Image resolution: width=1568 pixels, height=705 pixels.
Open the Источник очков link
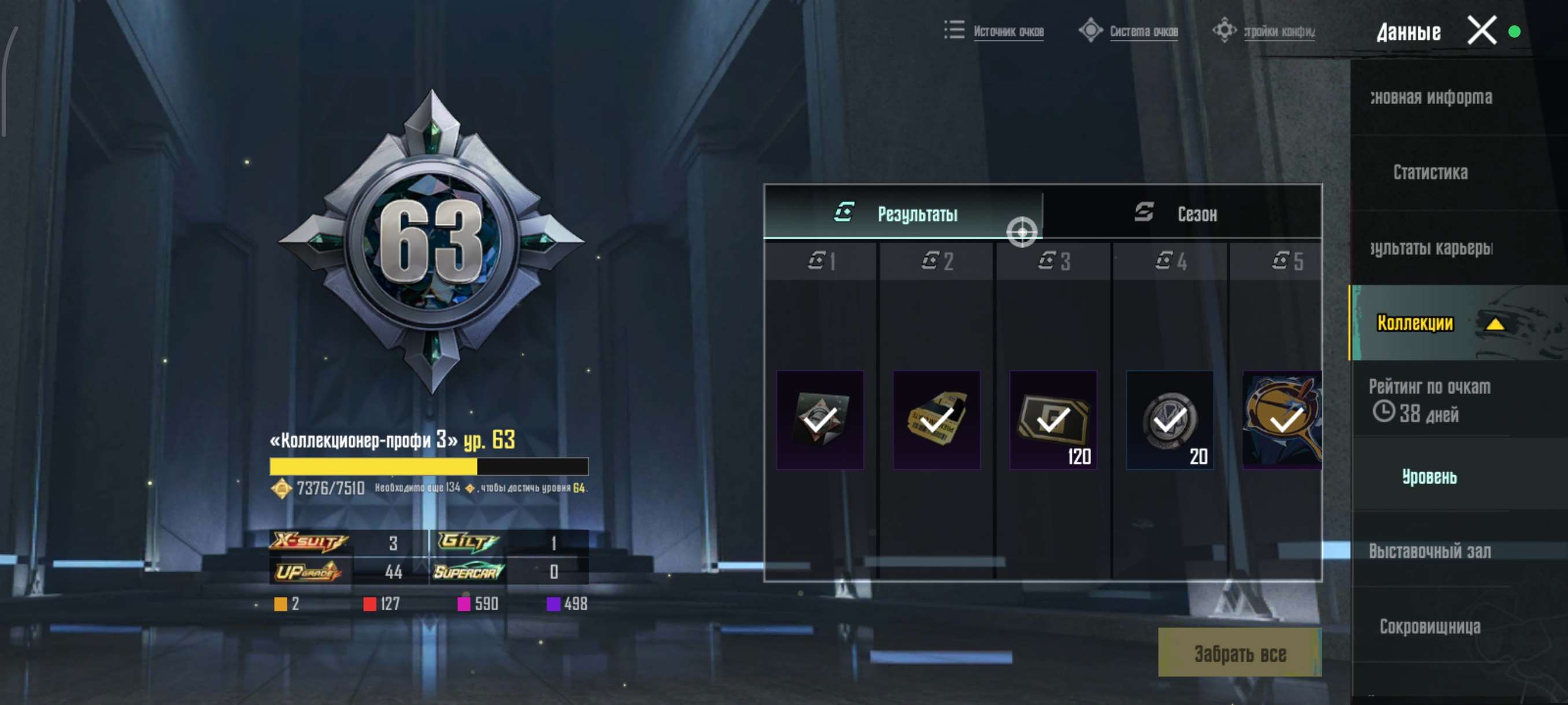1007,31
